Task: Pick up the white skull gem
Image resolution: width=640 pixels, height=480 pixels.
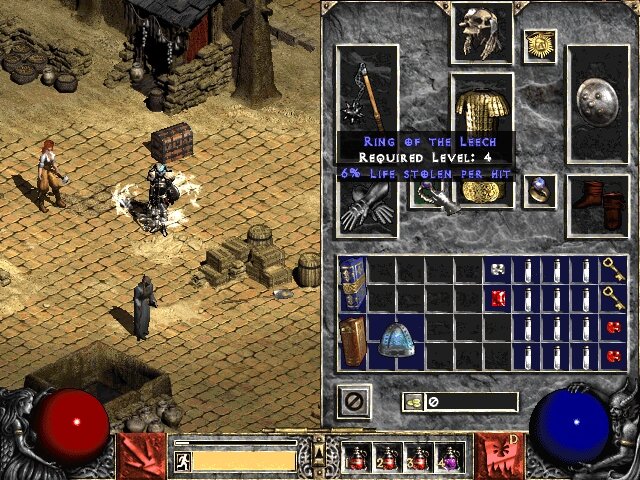Action: click(498, 268)
